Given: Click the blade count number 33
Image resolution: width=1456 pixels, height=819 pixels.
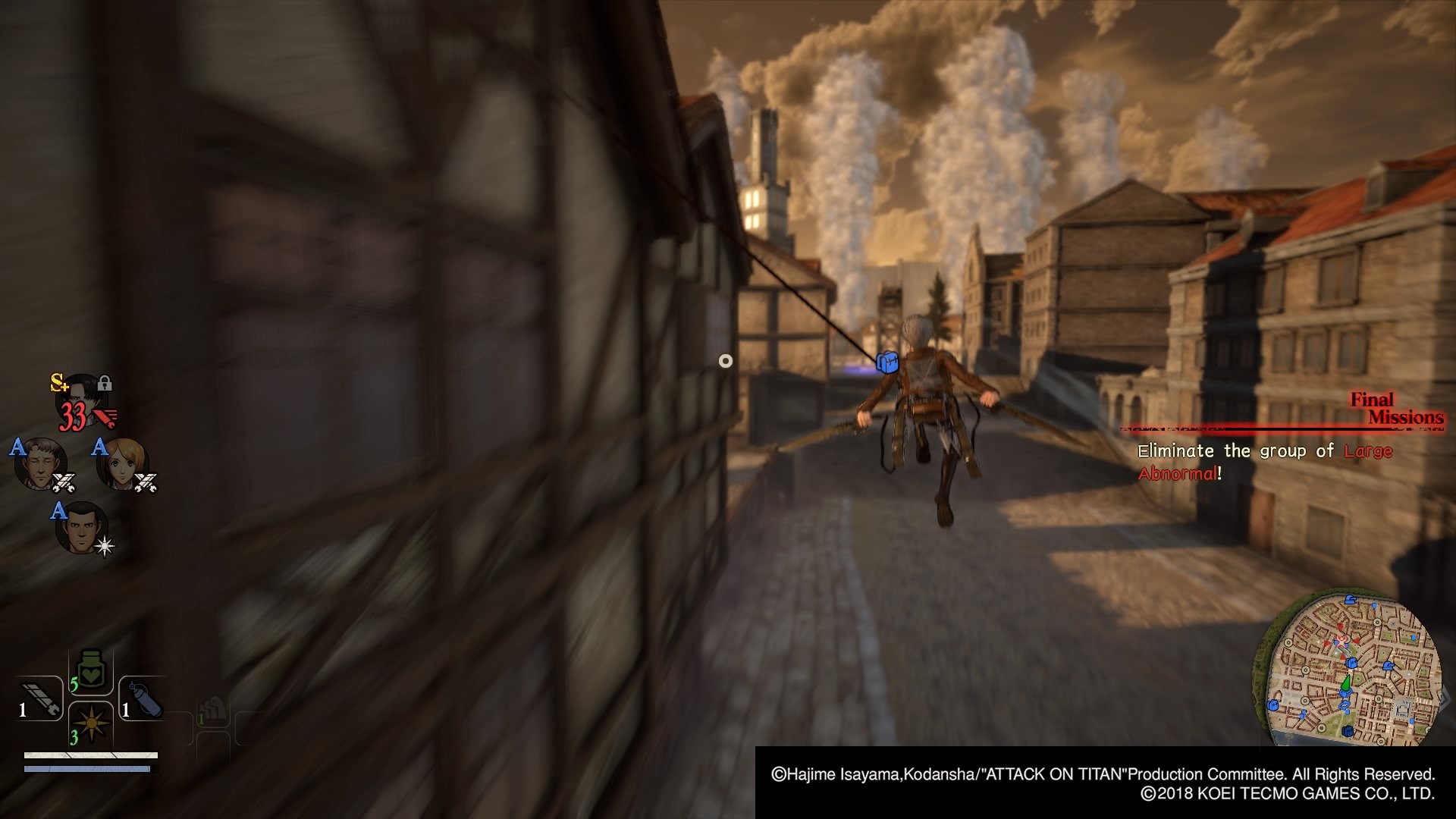Looking at the screenshot, I should pyautogui.click(x=72, y=414).
